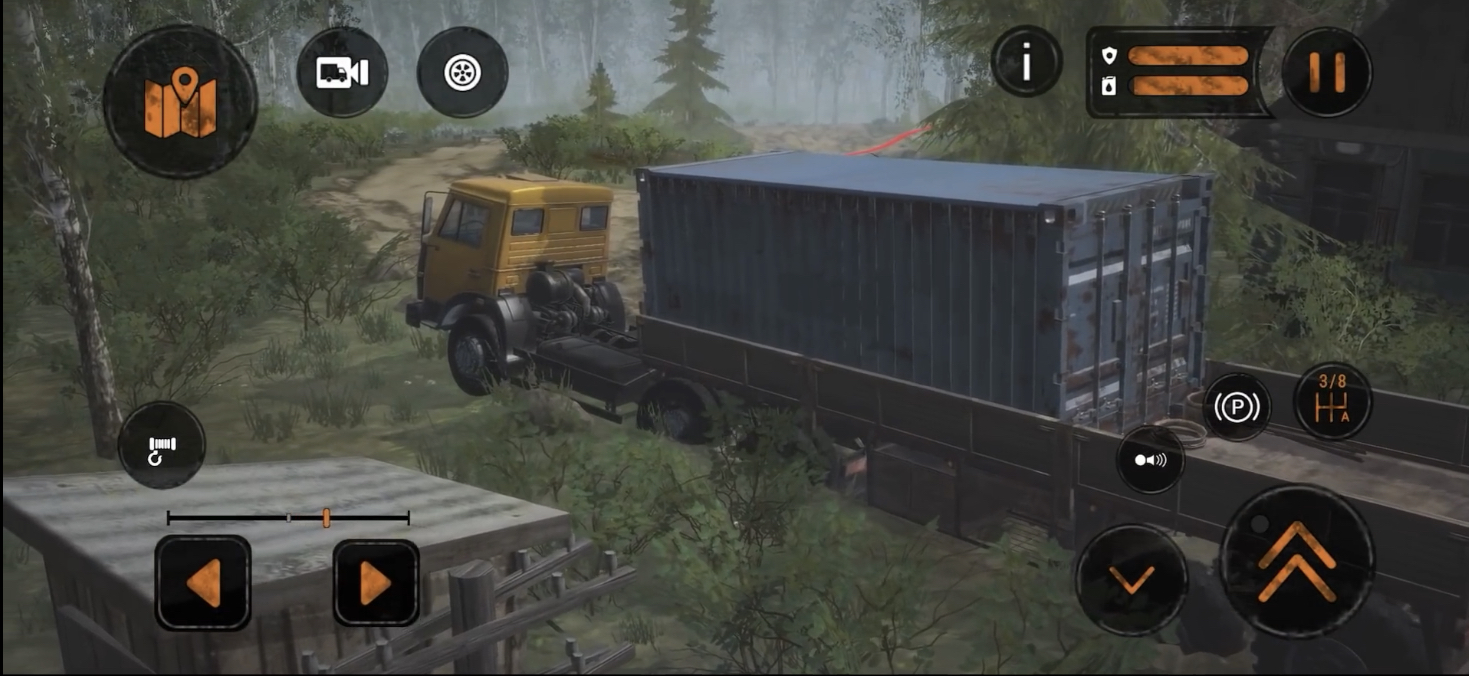Toggle the parking brake
The width and height of the screenshot is (1469, 676).
[x=1237, y=407]
